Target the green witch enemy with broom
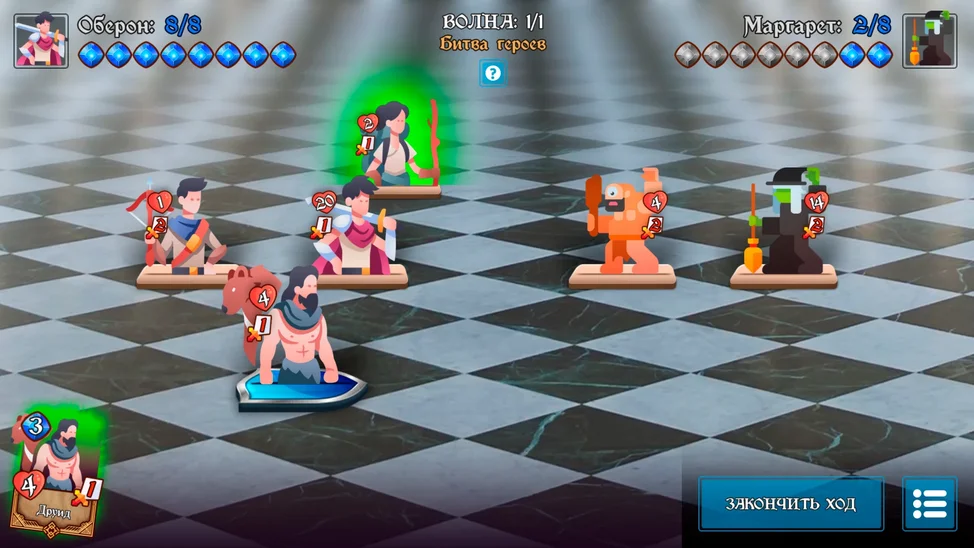 coord(788,225)
